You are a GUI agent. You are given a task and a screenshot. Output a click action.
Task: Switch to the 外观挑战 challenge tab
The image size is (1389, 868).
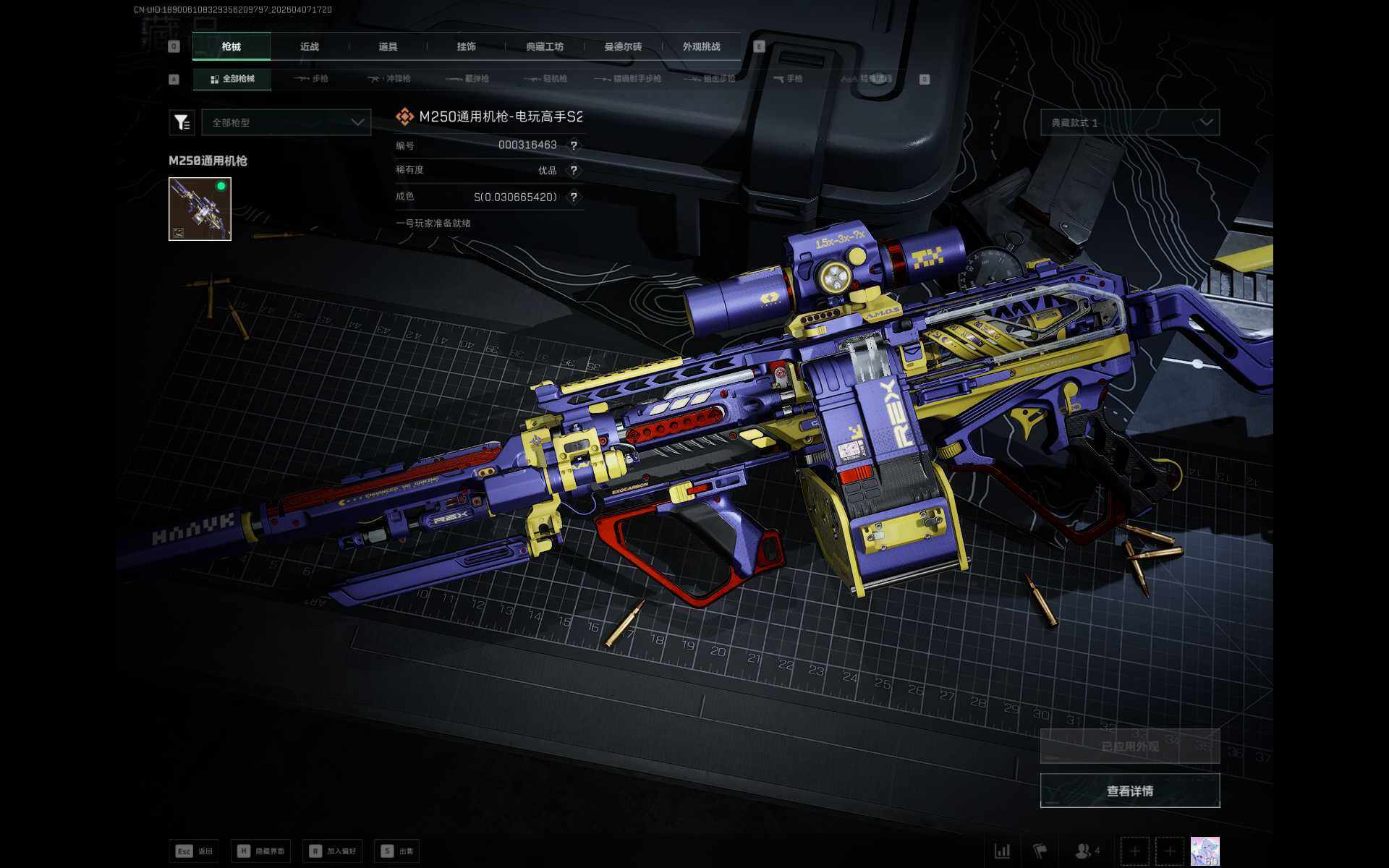(x=701, y=46)
